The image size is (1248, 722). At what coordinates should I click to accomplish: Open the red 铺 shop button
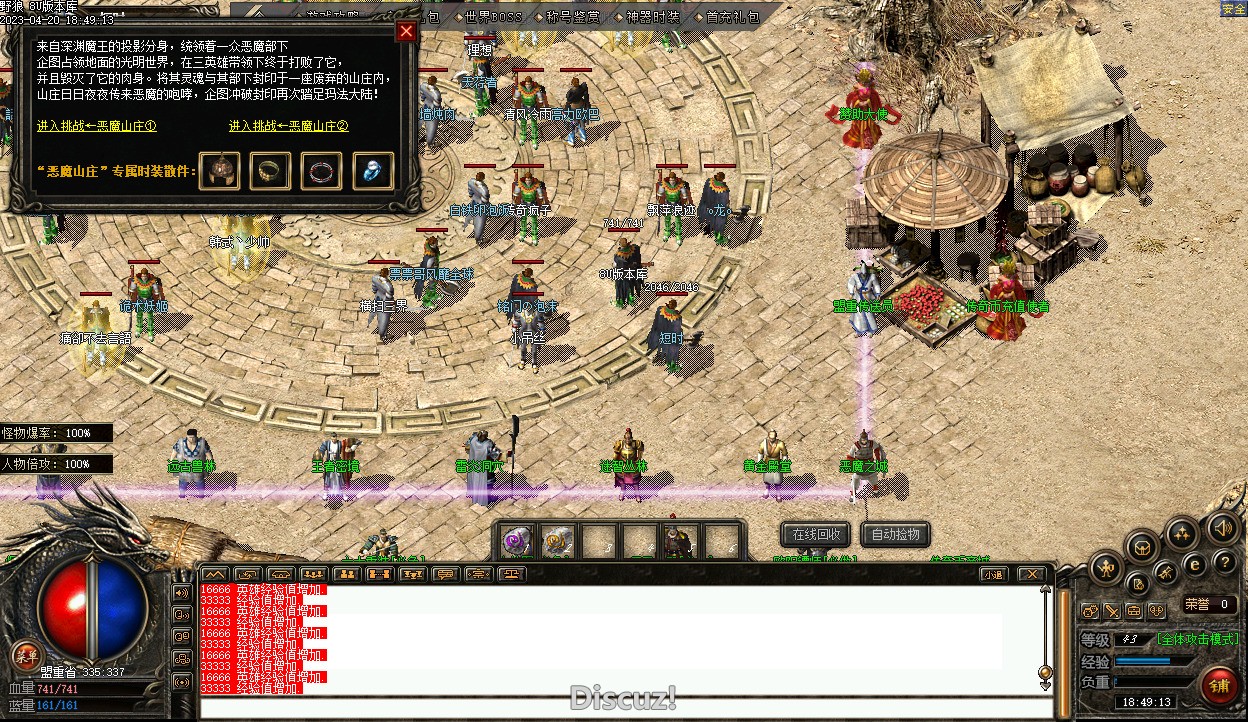pyautogui.click(x=1220, y=685)
